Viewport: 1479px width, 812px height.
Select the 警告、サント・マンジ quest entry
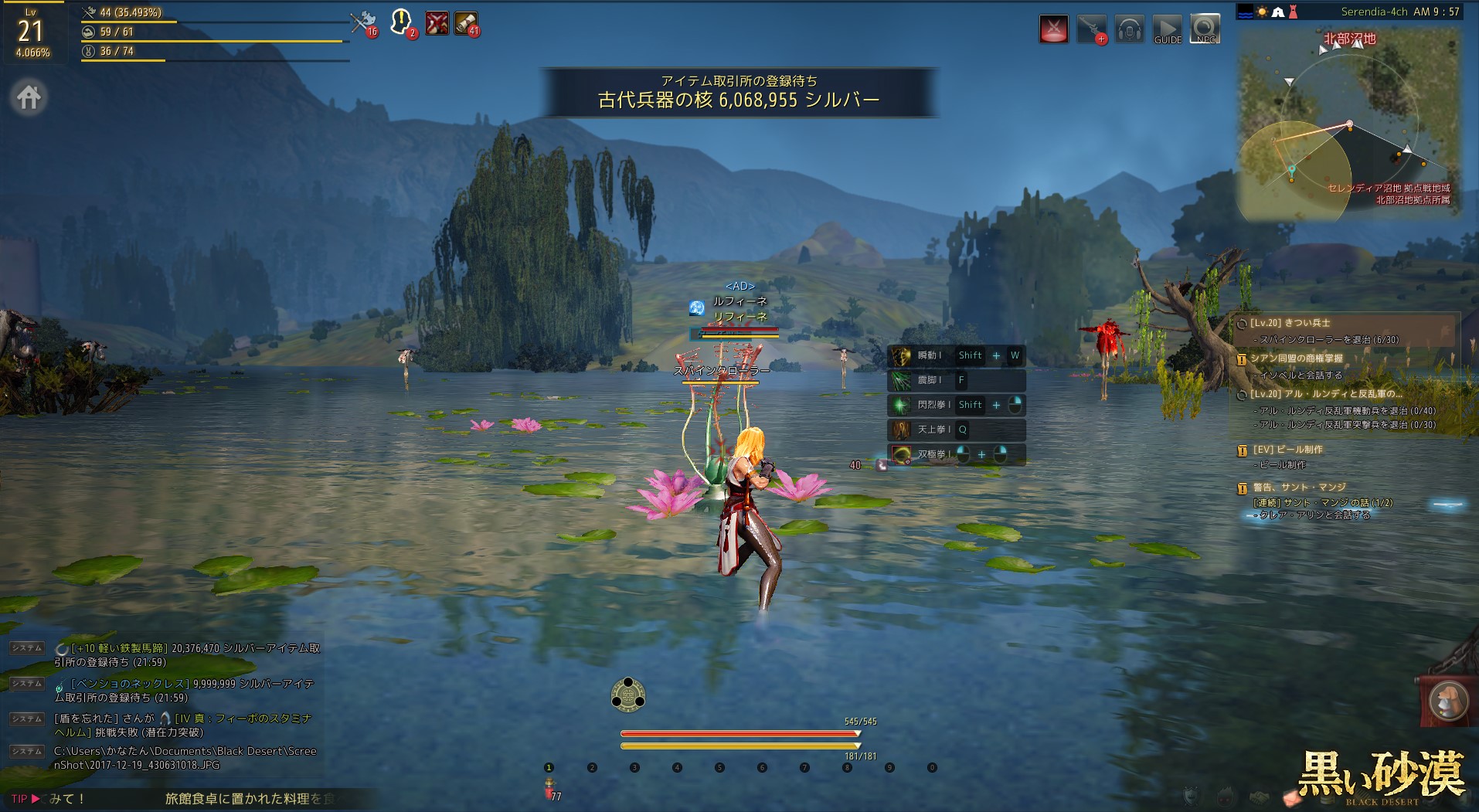click(1299, 488)
